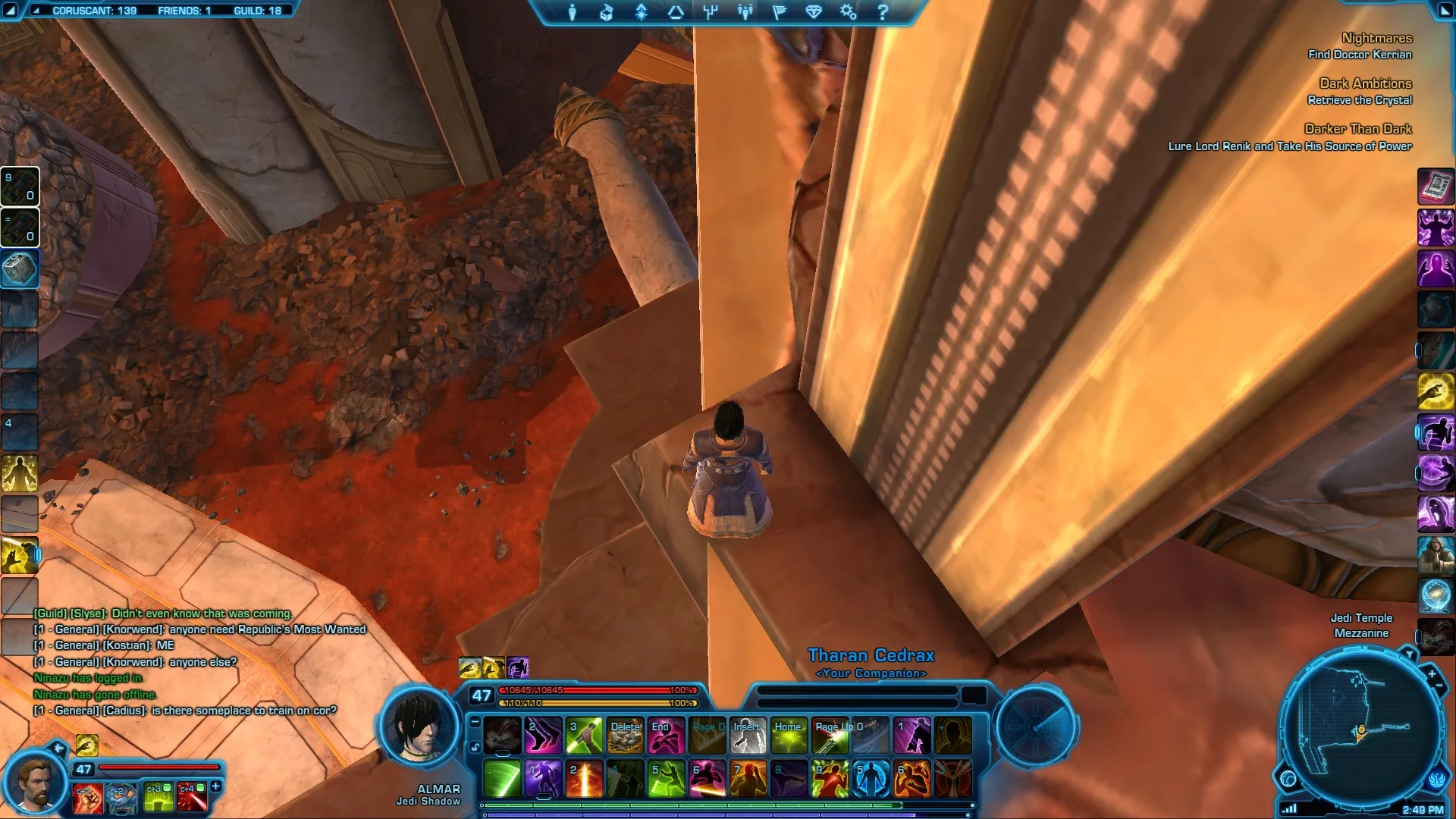Zoom in the minimap with plus button
Image resolution: width=1456 pixels, height=819 pixels.
1432,673
